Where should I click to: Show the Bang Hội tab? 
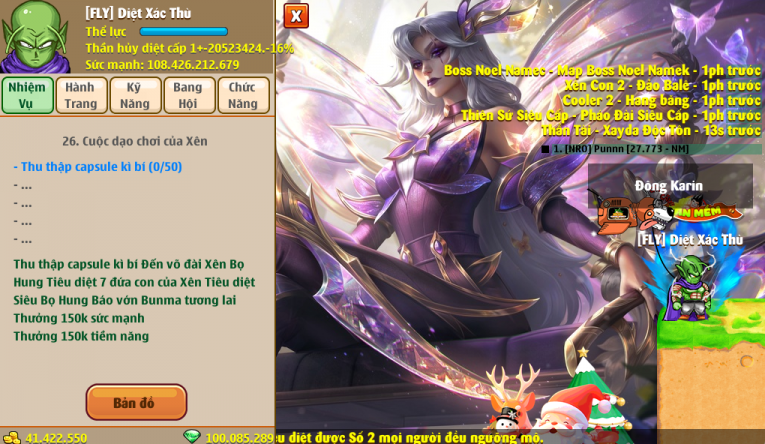[x=189, y=95]
